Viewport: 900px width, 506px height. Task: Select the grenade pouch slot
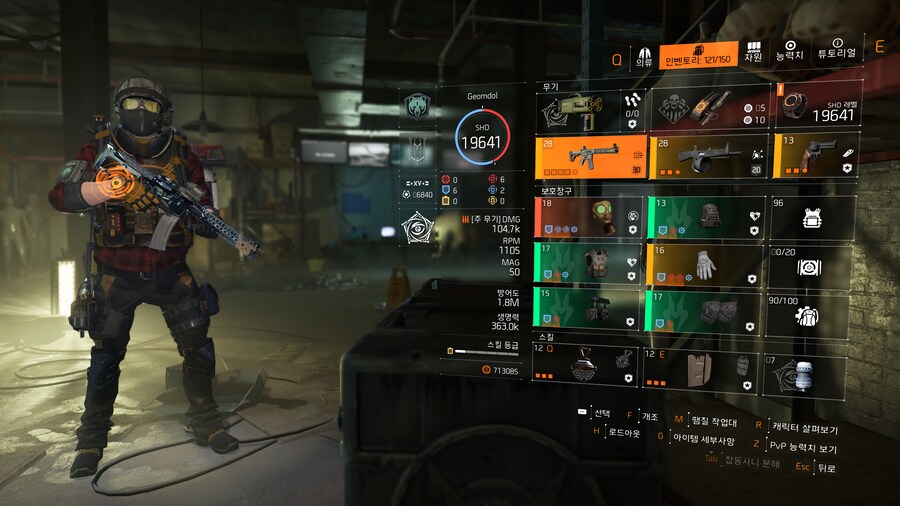tap(709, 107)
